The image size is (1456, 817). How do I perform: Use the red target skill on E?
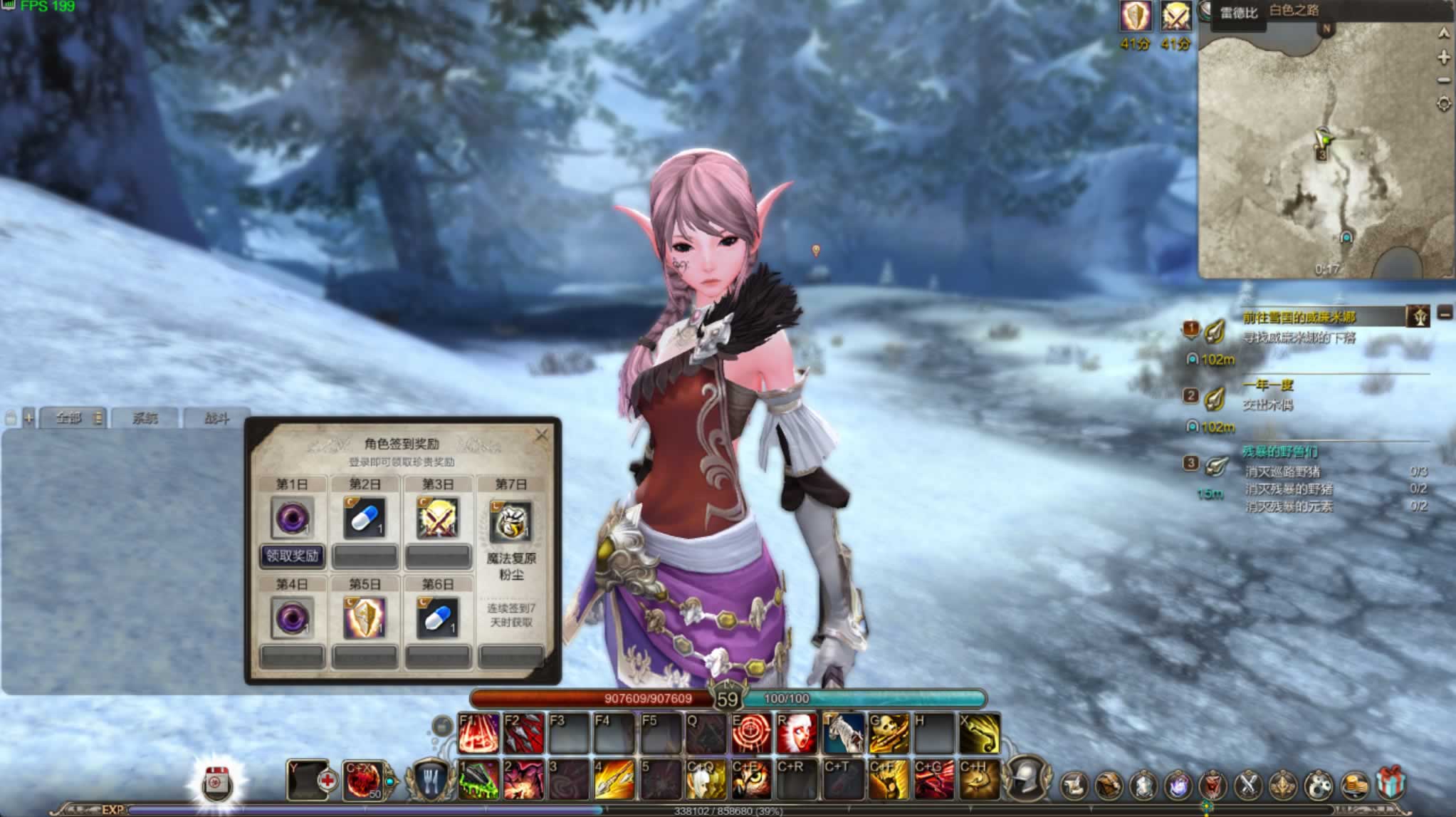pyautogui.click(x=751, y=734)
